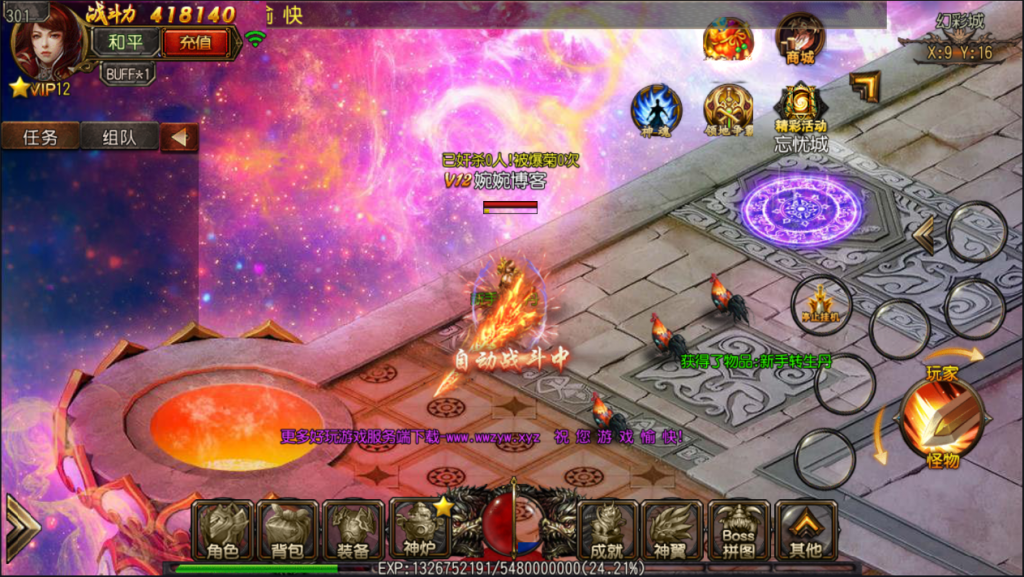This screenshot has width=1024, height=577.
Task: Open the 背包 backpack
Action: pos(288,531)
